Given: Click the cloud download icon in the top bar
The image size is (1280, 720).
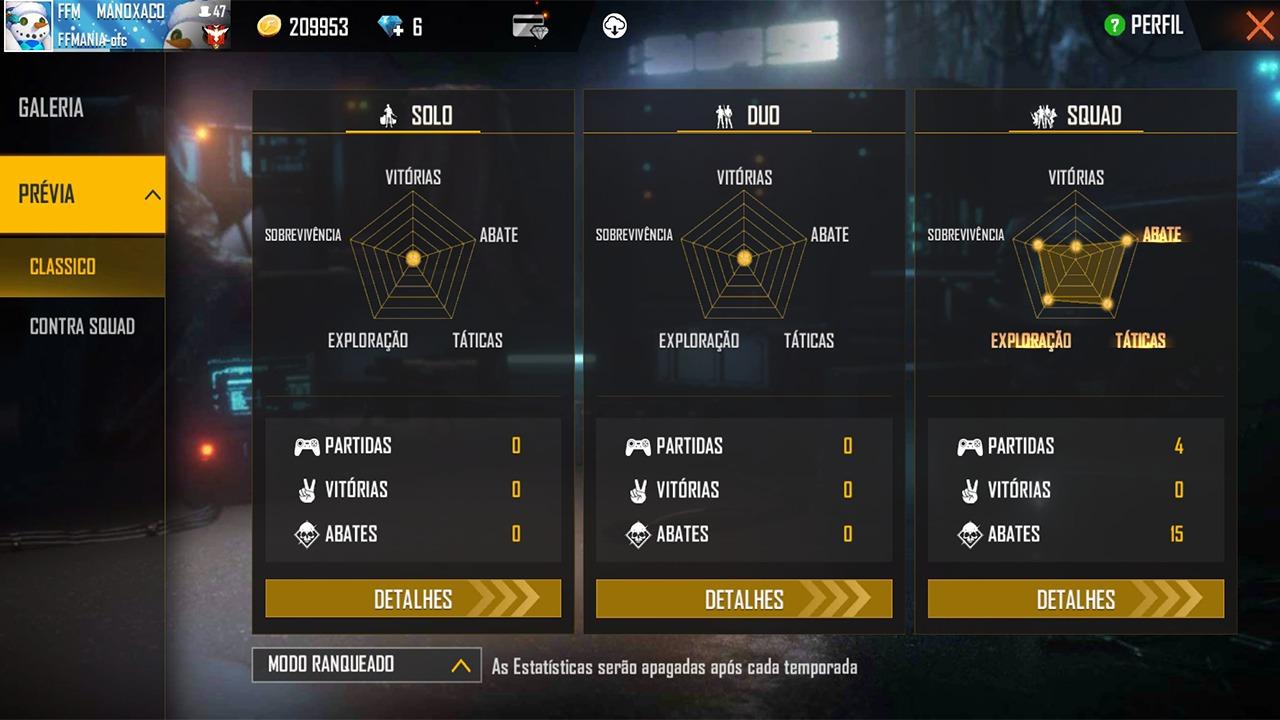Looking at the screenshot, I should 614,27.
